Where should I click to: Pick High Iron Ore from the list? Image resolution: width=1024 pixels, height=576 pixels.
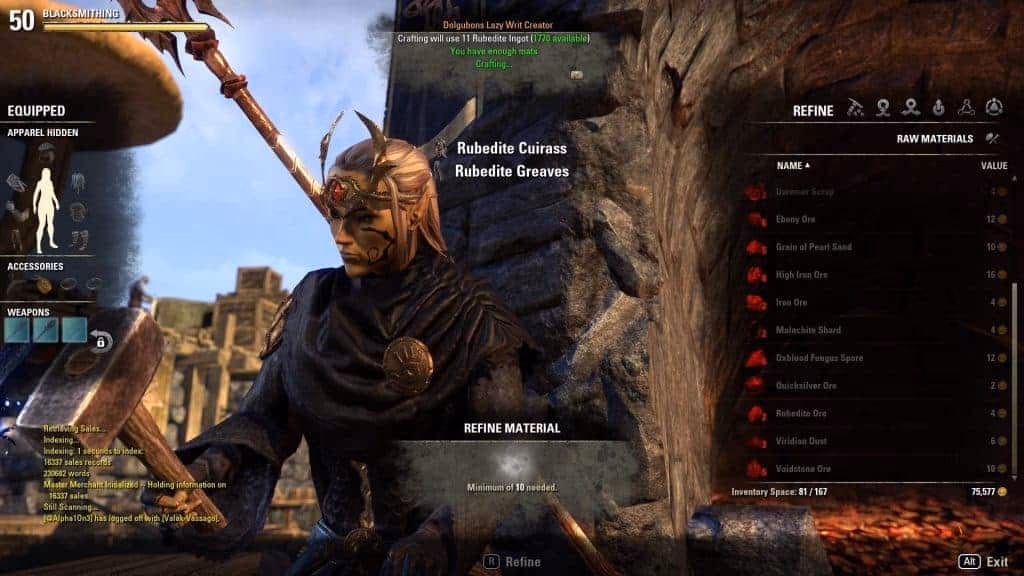click(x=799, y=275)
